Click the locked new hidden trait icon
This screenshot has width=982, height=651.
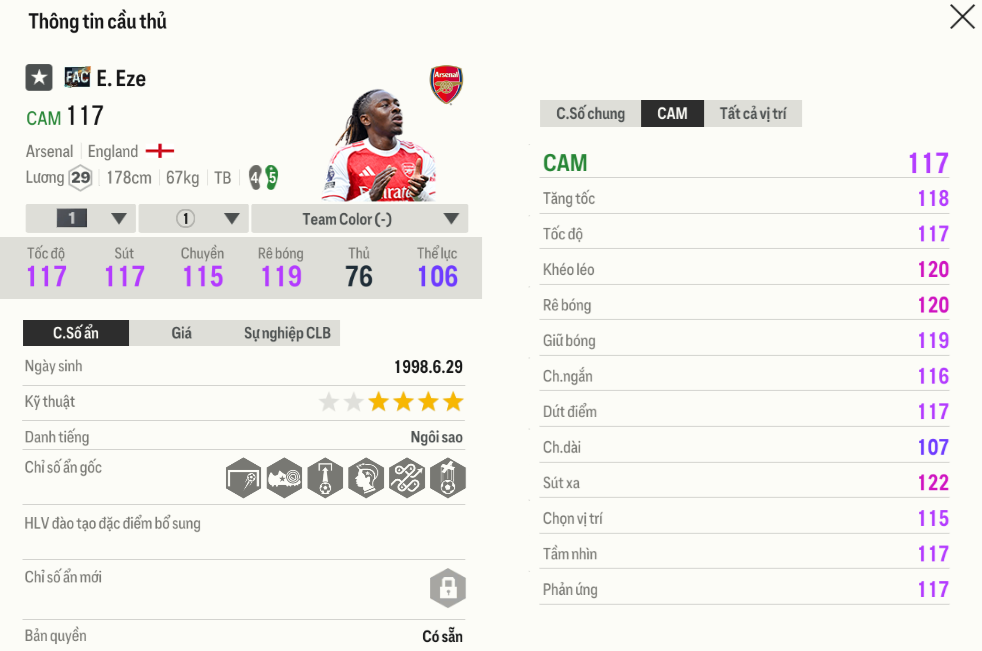[x=447, y=587]
